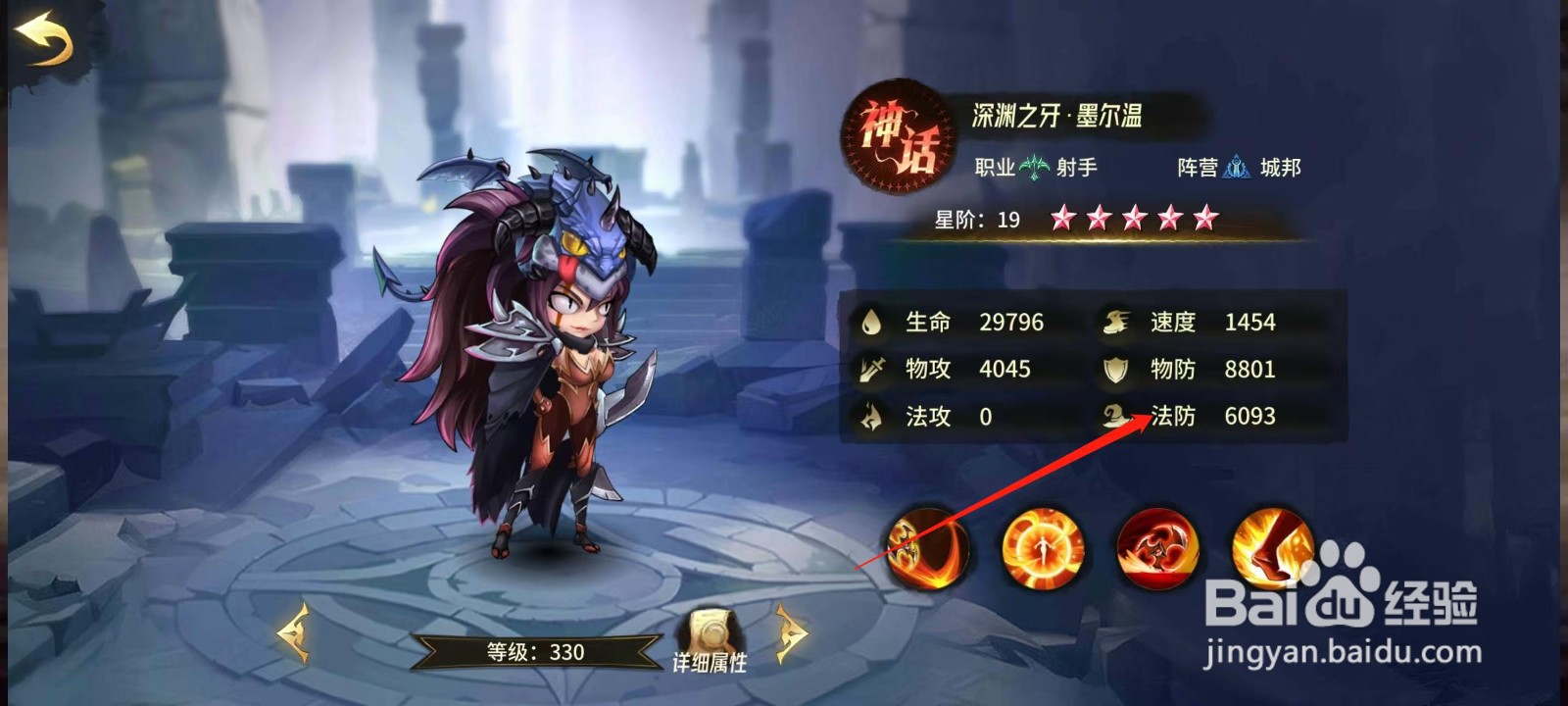Viewport: 1568px width, 706px height.
Task: Click the 城邦 faction emblem icon
Action: [1237, 168]
